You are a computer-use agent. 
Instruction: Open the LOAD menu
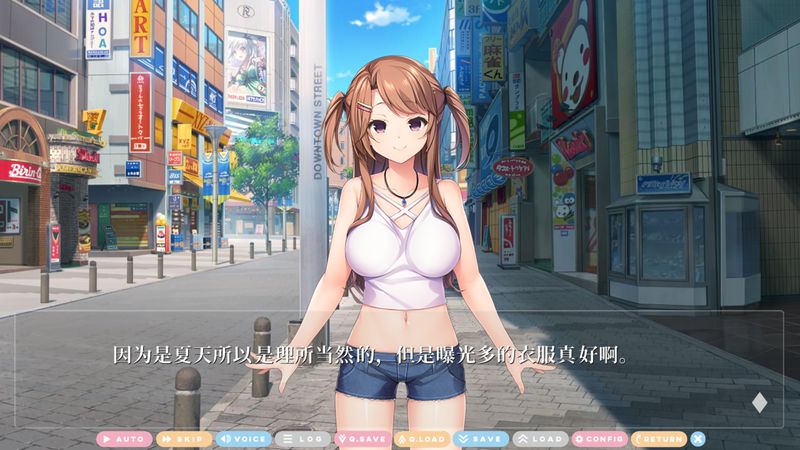point(540,438)
